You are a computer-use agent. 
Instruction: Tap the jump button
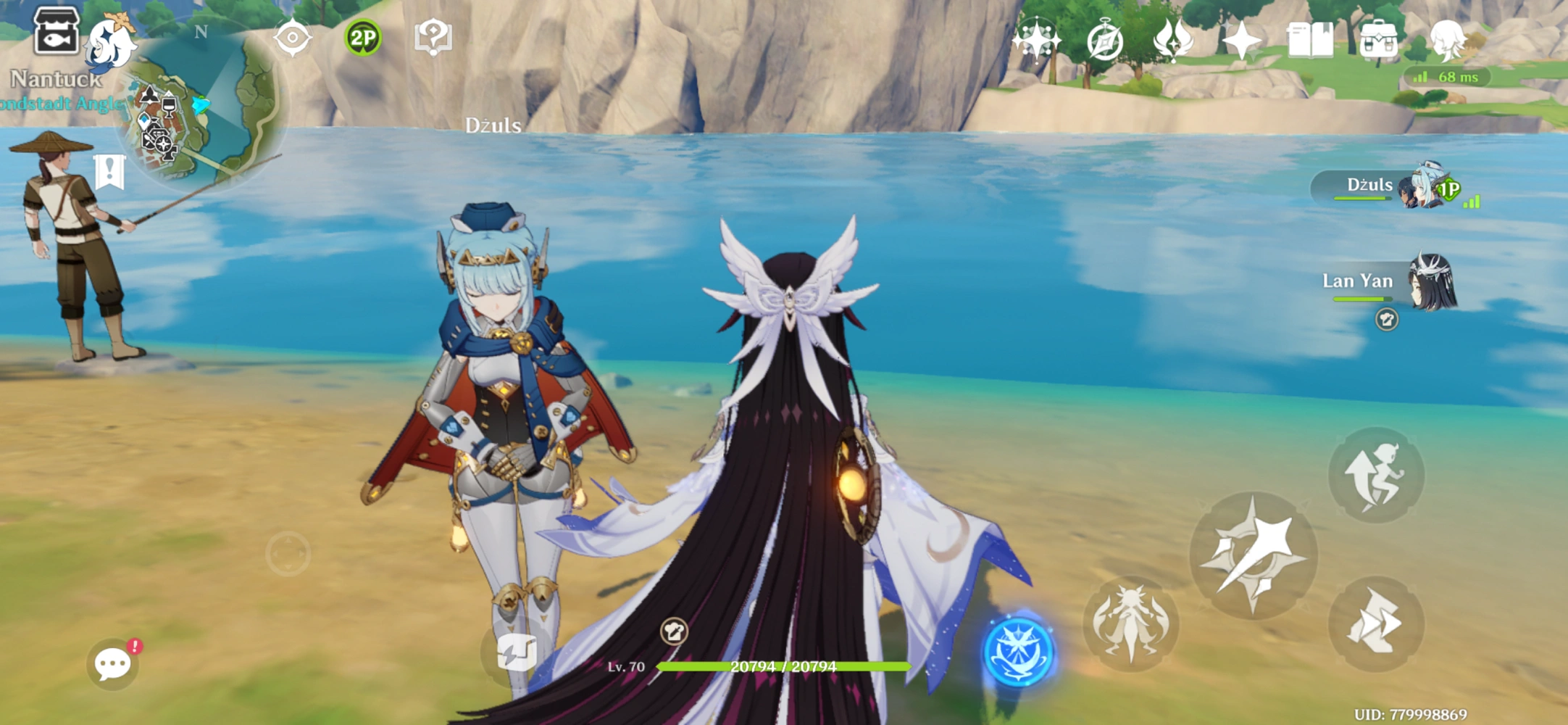[x=1375, y=475]
